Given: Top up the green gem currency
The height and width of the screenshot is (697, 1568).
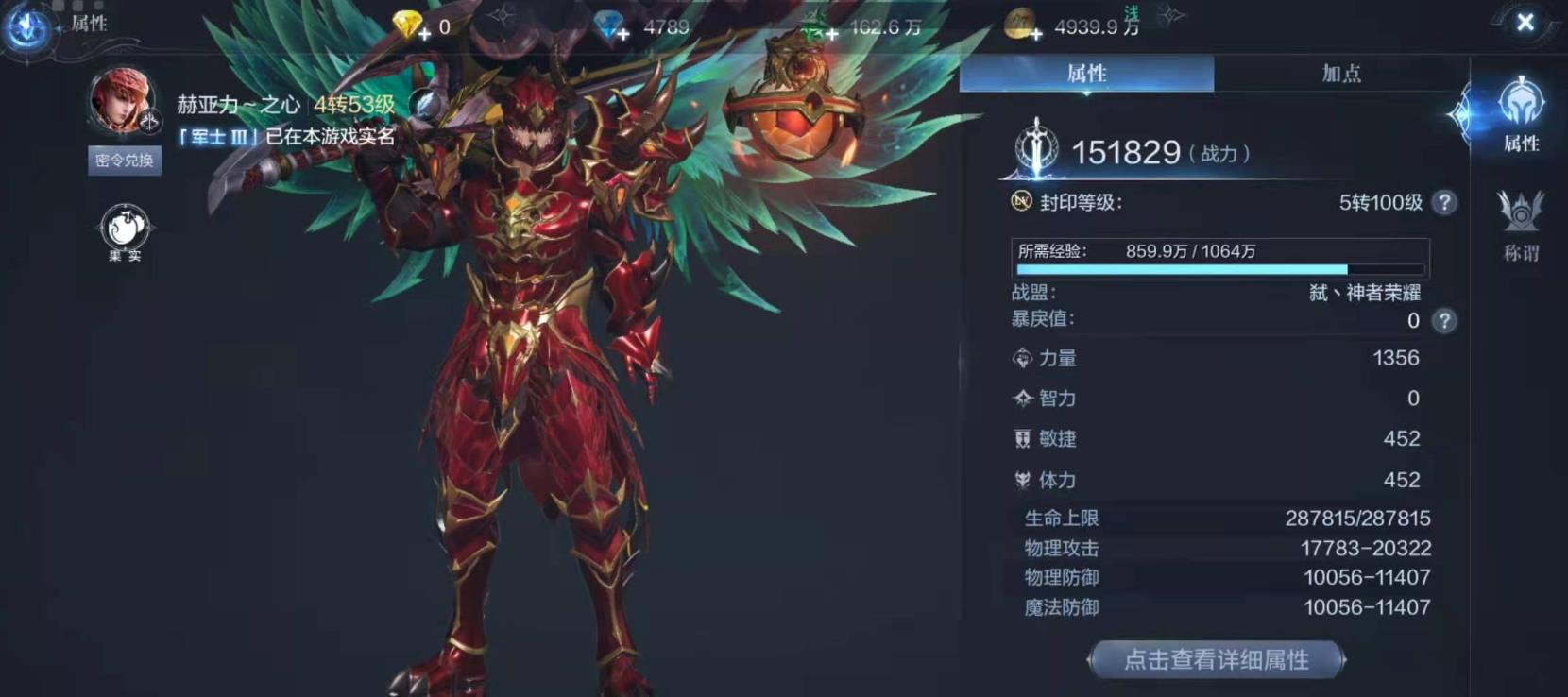Looking at the screenshot, I should click(830, 34).
